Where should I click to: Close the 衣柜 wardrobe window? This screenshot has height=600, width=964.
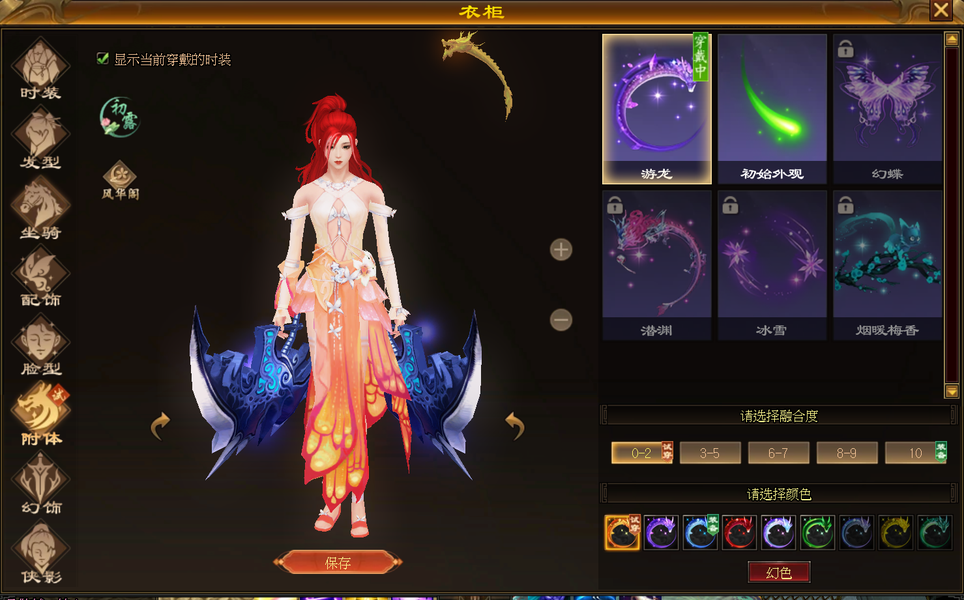941,11
